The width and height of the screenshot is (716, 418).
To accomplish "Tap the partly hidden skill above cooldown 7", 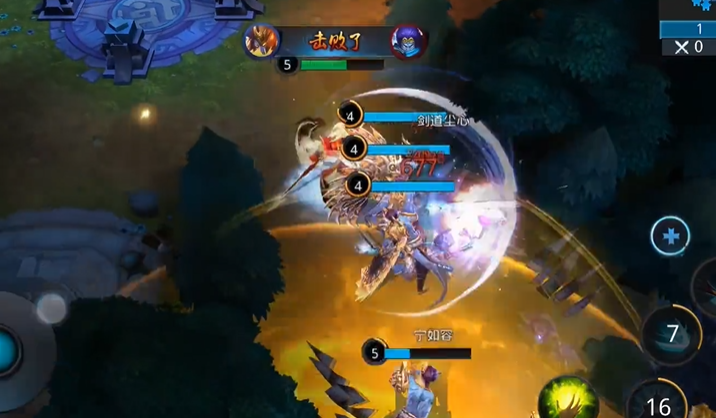I will coord(704,283).
